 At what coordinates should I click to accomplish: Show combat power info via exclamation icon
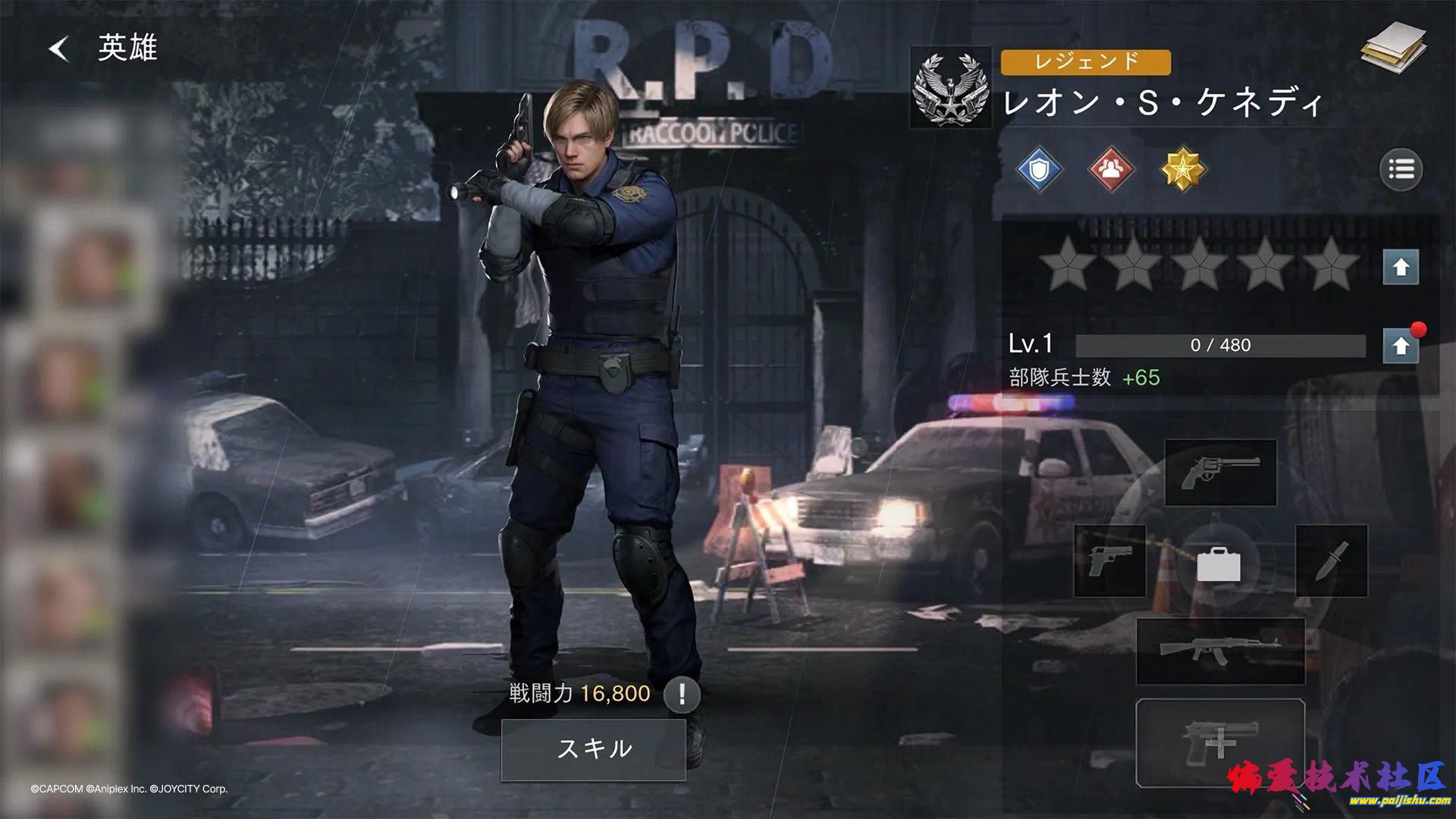tap(682, 694)
